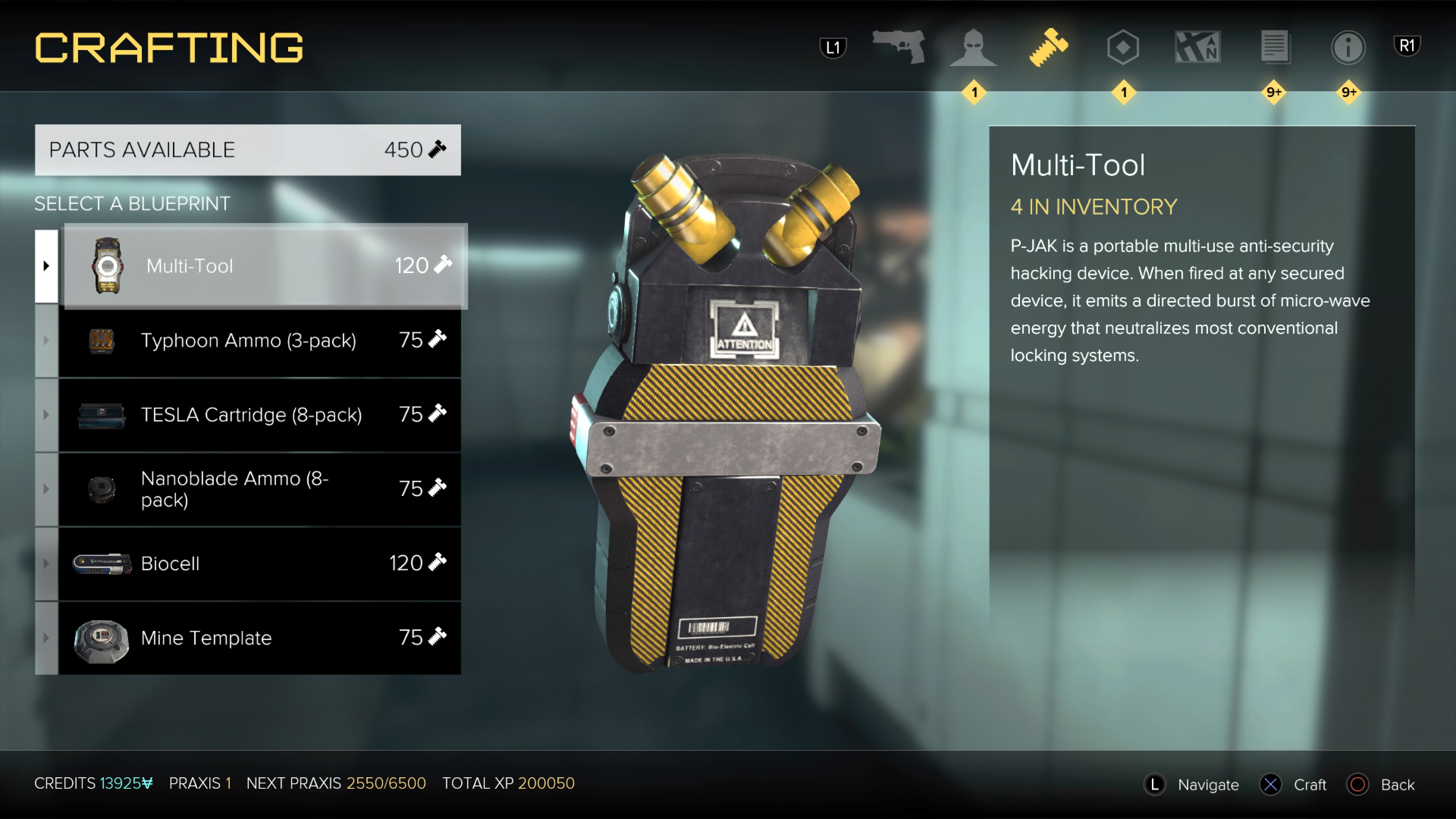Open the map compass tab

(1198, 47)
